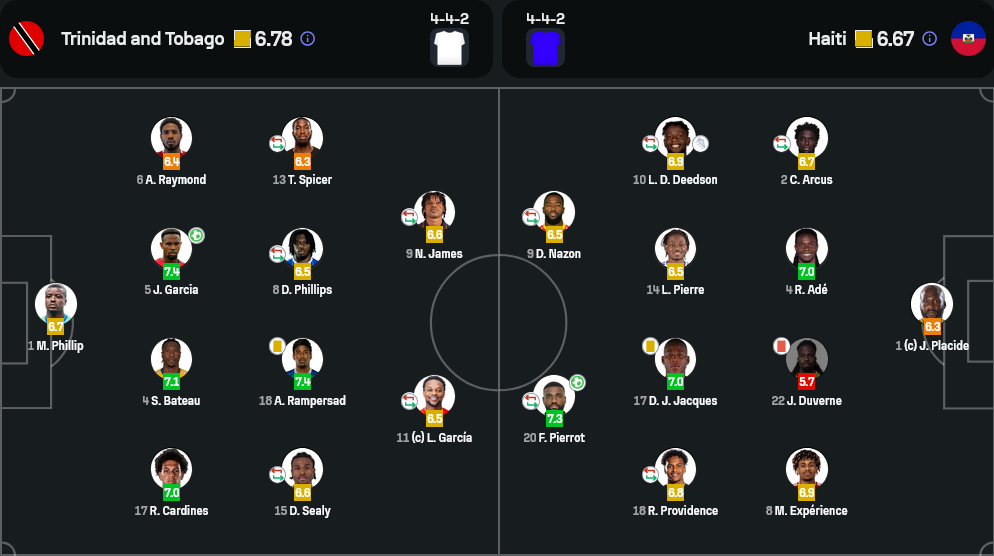Open the Haiti team page

point(827,39)
